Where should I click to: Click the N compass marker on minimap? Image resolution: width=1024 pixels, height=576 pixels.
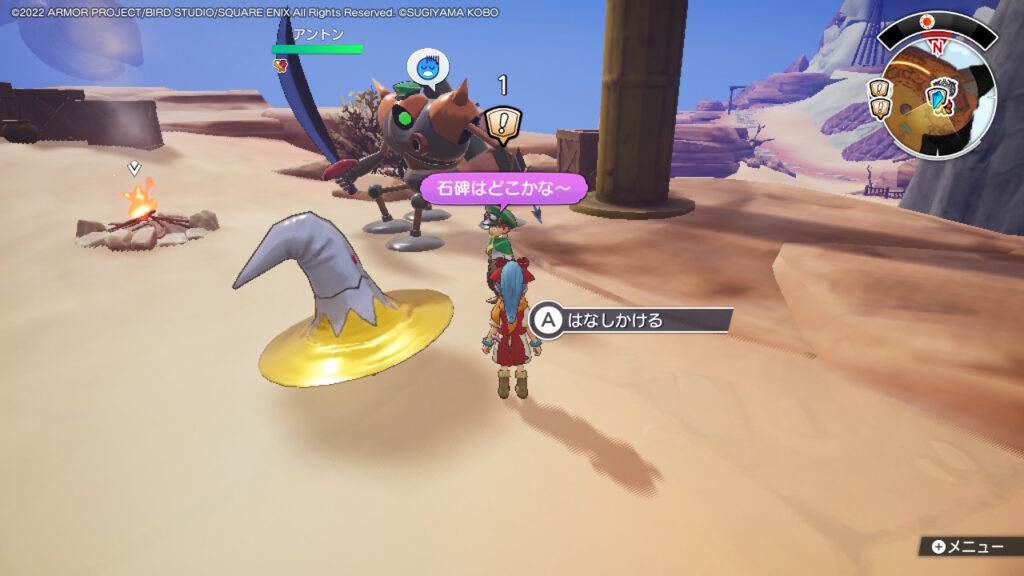[x=937, y=47]
